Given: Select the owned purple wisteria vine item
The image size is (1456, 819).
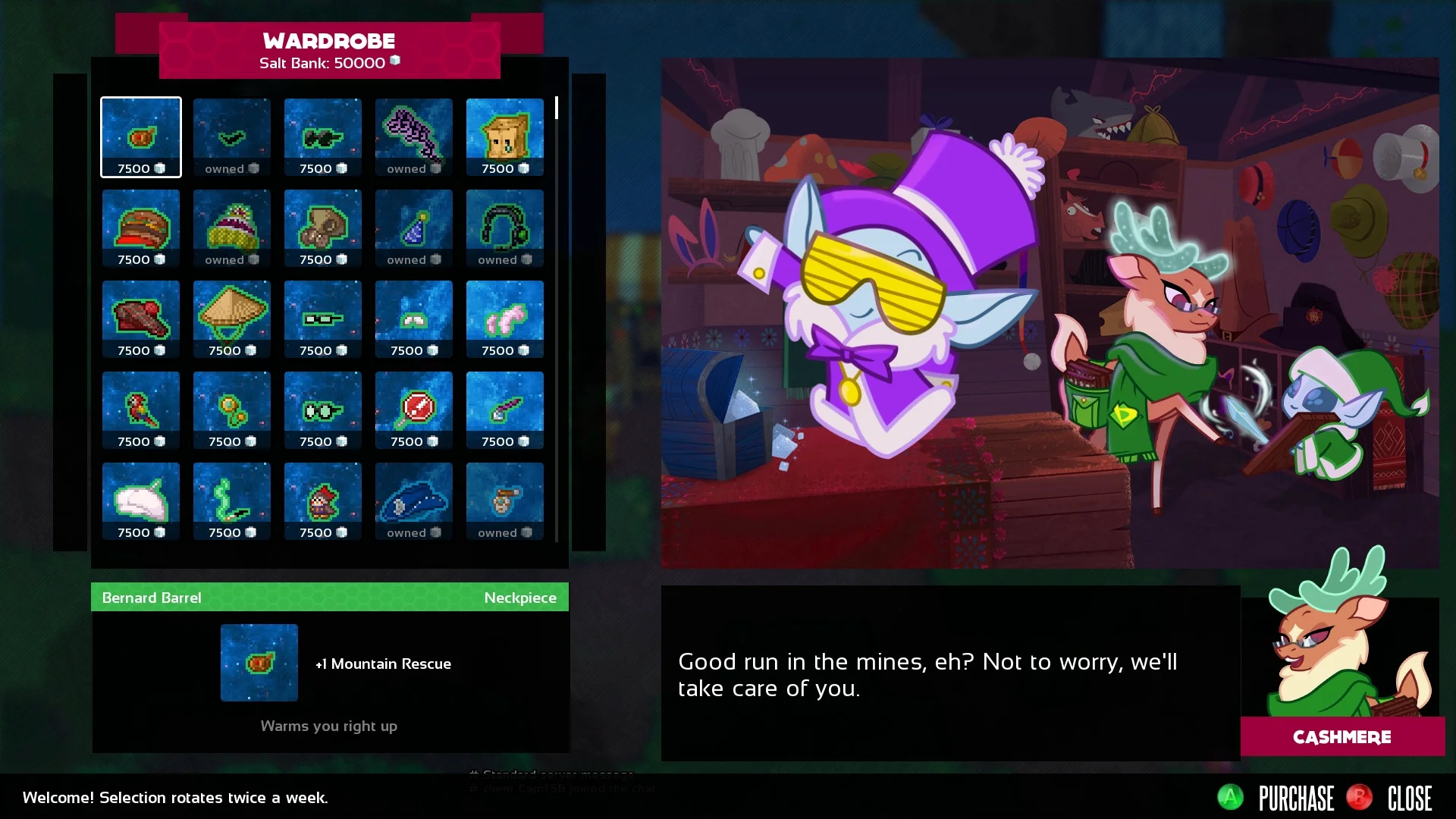Looking at the screenshot, I should click(414, 137).
